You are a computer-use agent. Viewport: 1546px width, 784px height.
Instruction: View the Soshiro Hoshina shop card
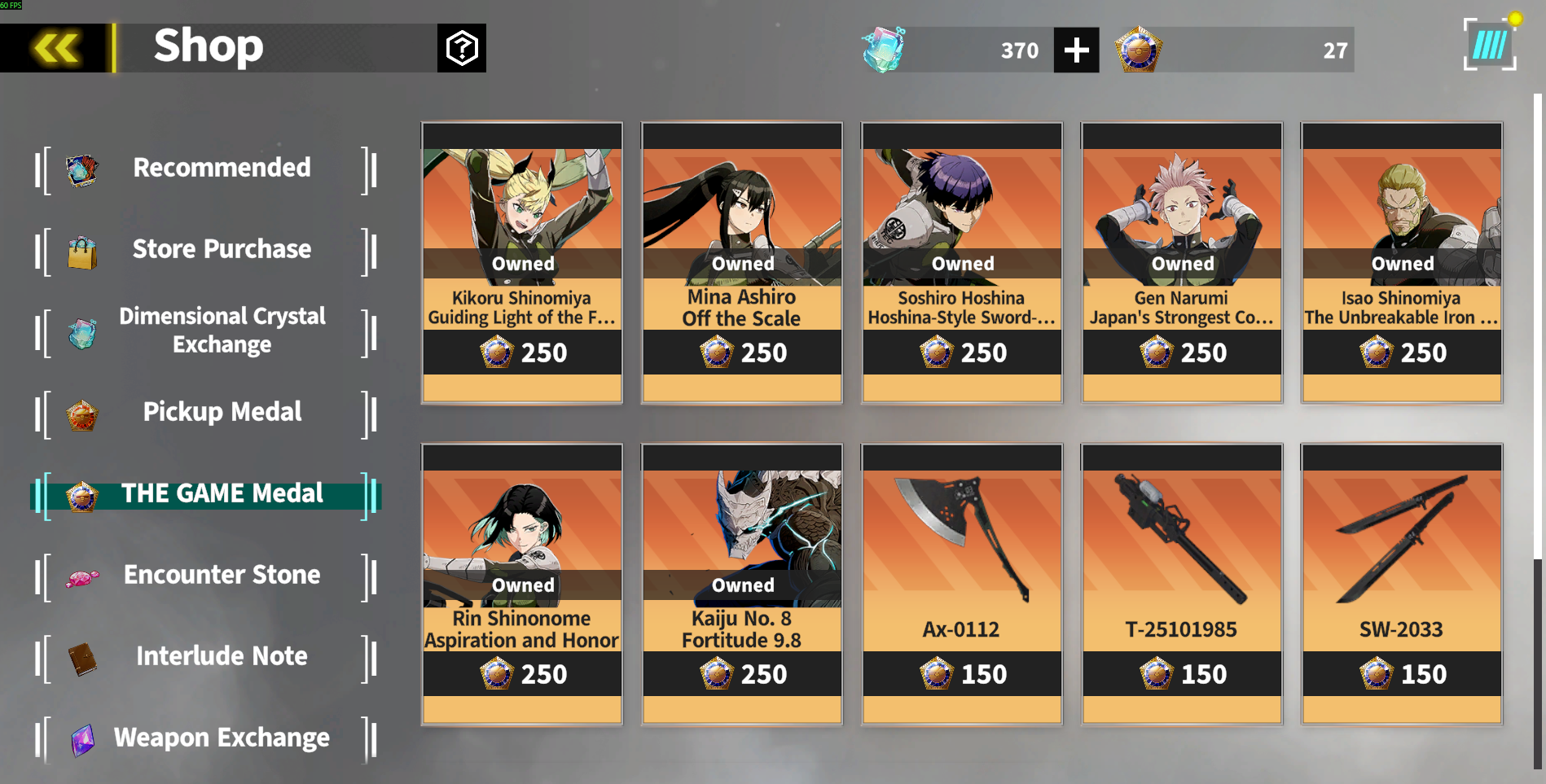coord(962,262)
